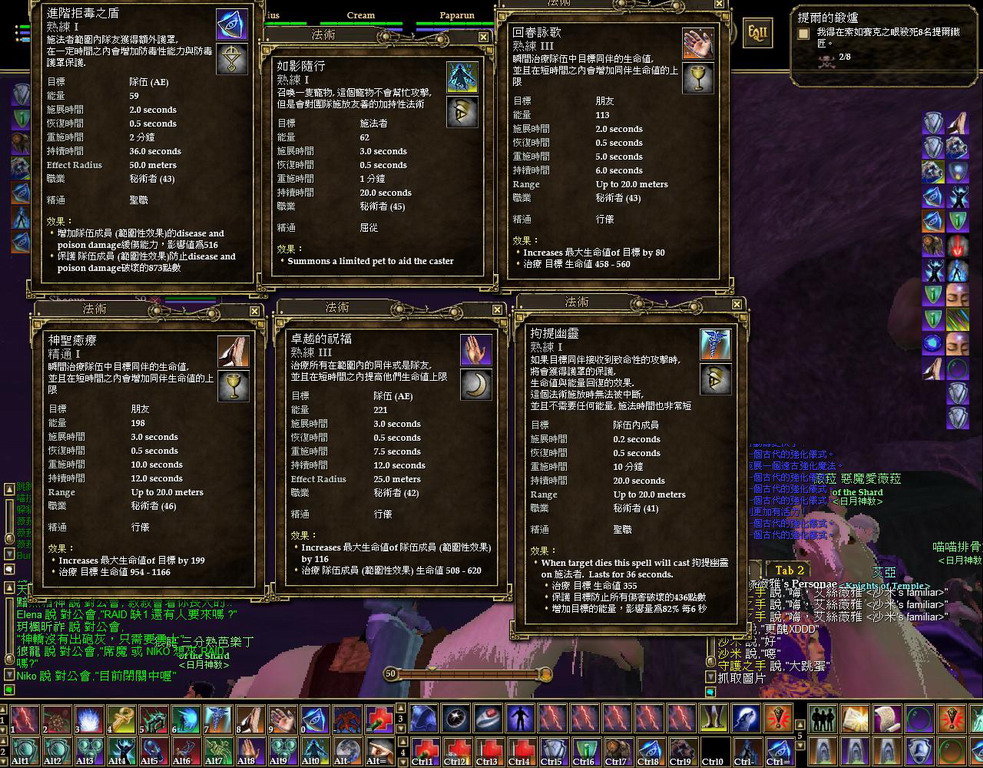Switch to the Tab 2 chat tab

point(790,570)
